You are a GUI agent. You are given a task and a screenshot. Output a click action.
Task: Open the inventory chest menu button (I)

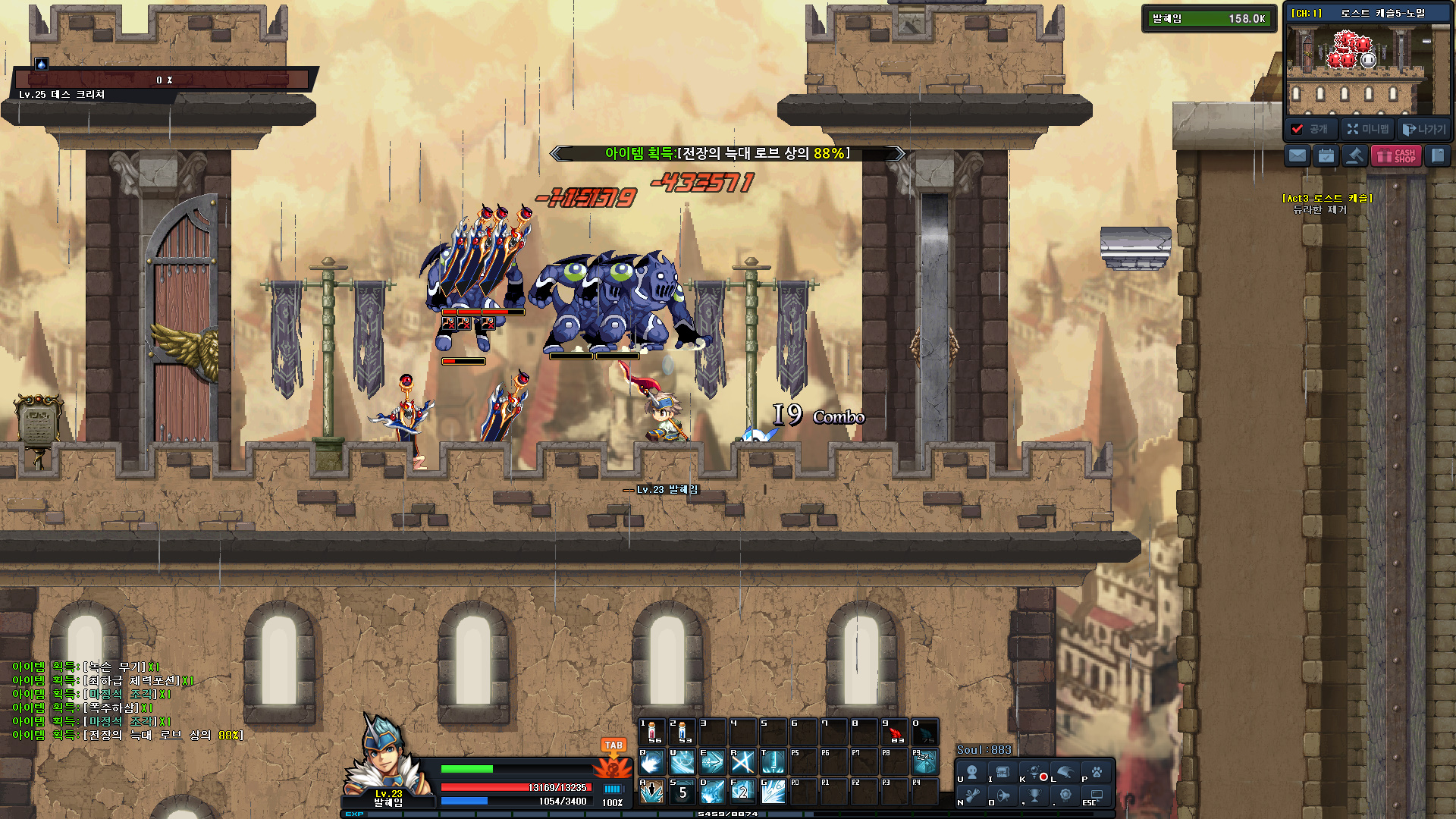tap(1003, 773)
